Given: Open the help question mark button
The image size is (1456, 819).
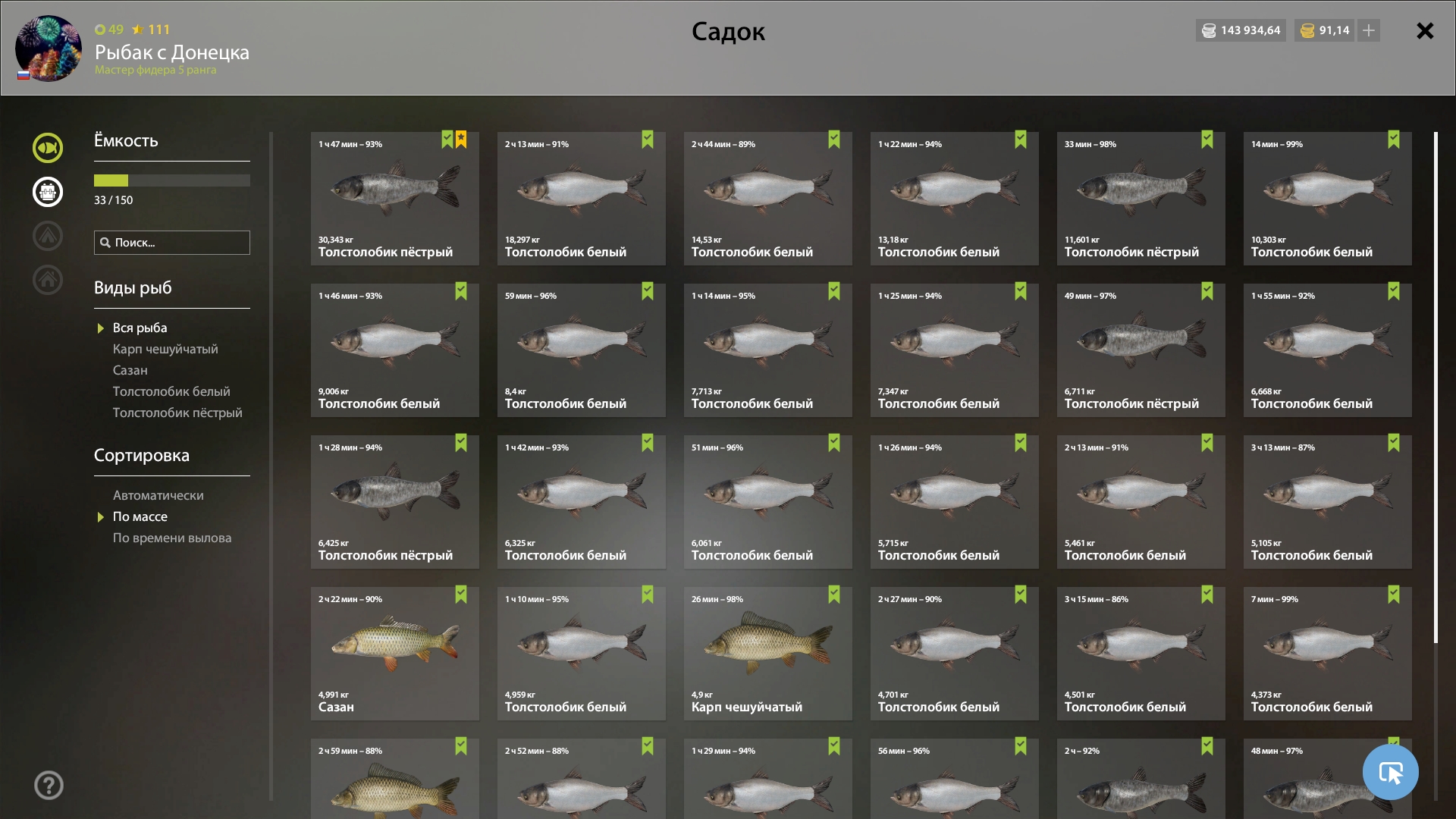Looking at the screenshot, I should click(x=49, y=786).
